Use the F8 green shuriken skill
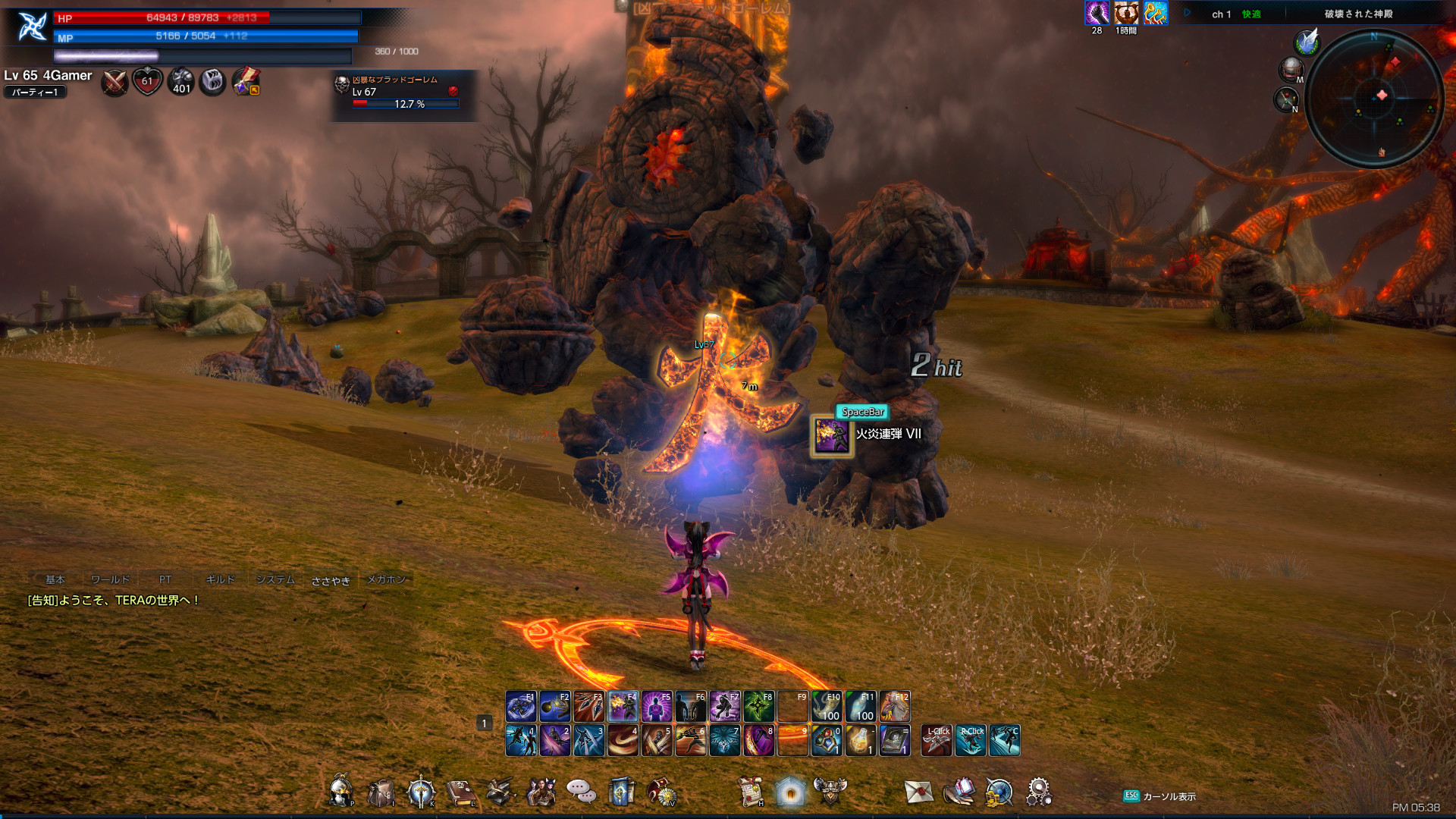The height and width of the screenshot is (819, 1456). pos(758,707)
